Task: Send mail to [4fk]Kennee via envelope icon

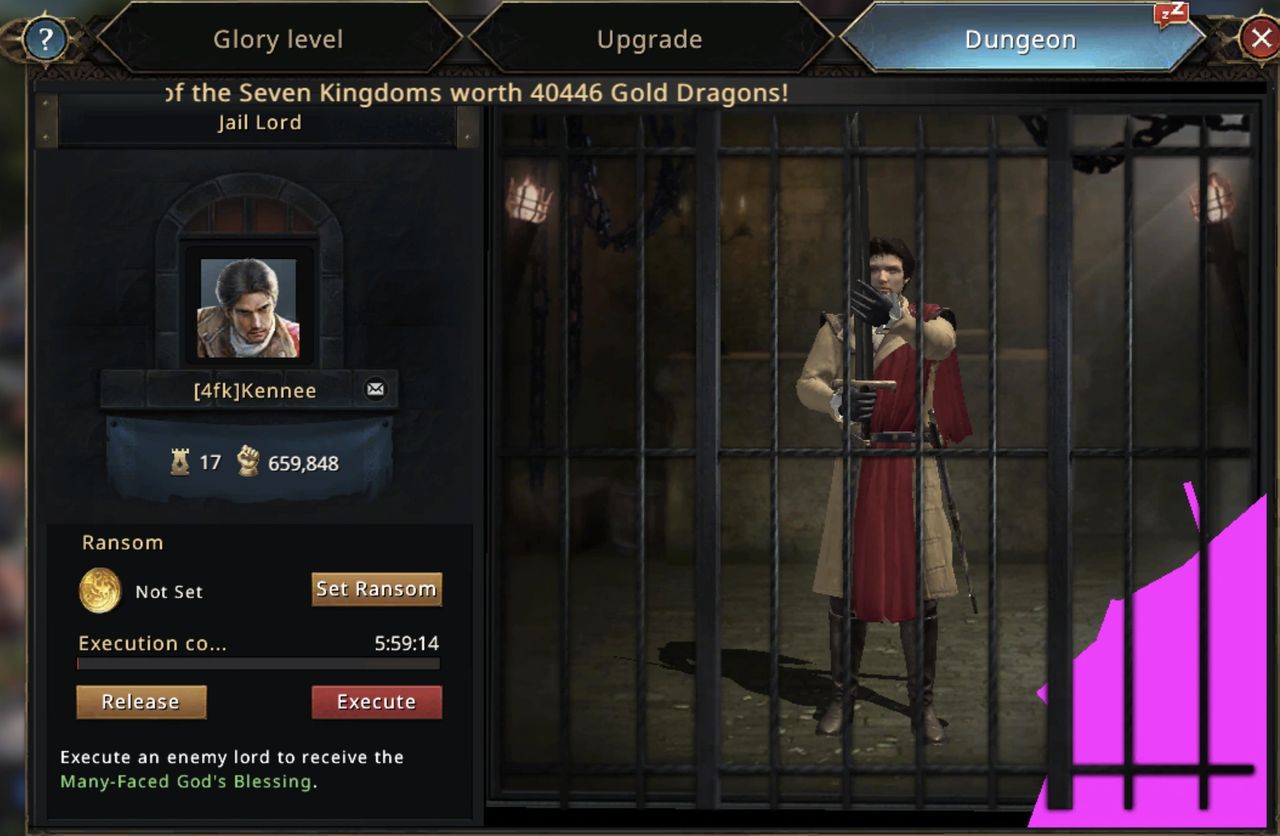Action: point(375,389)
